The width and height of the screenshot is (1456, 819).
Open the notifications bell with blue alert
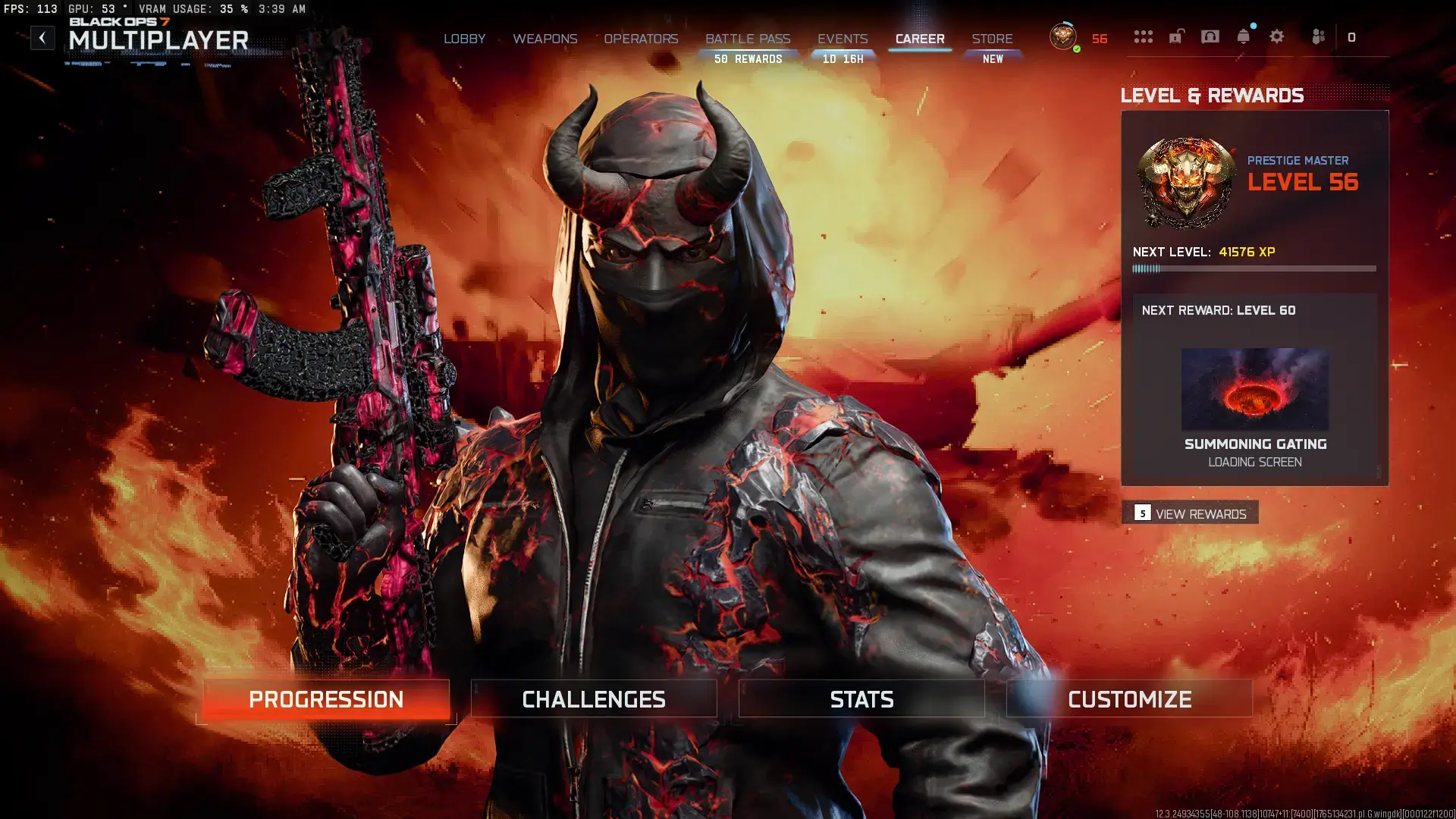[1244, 36]
